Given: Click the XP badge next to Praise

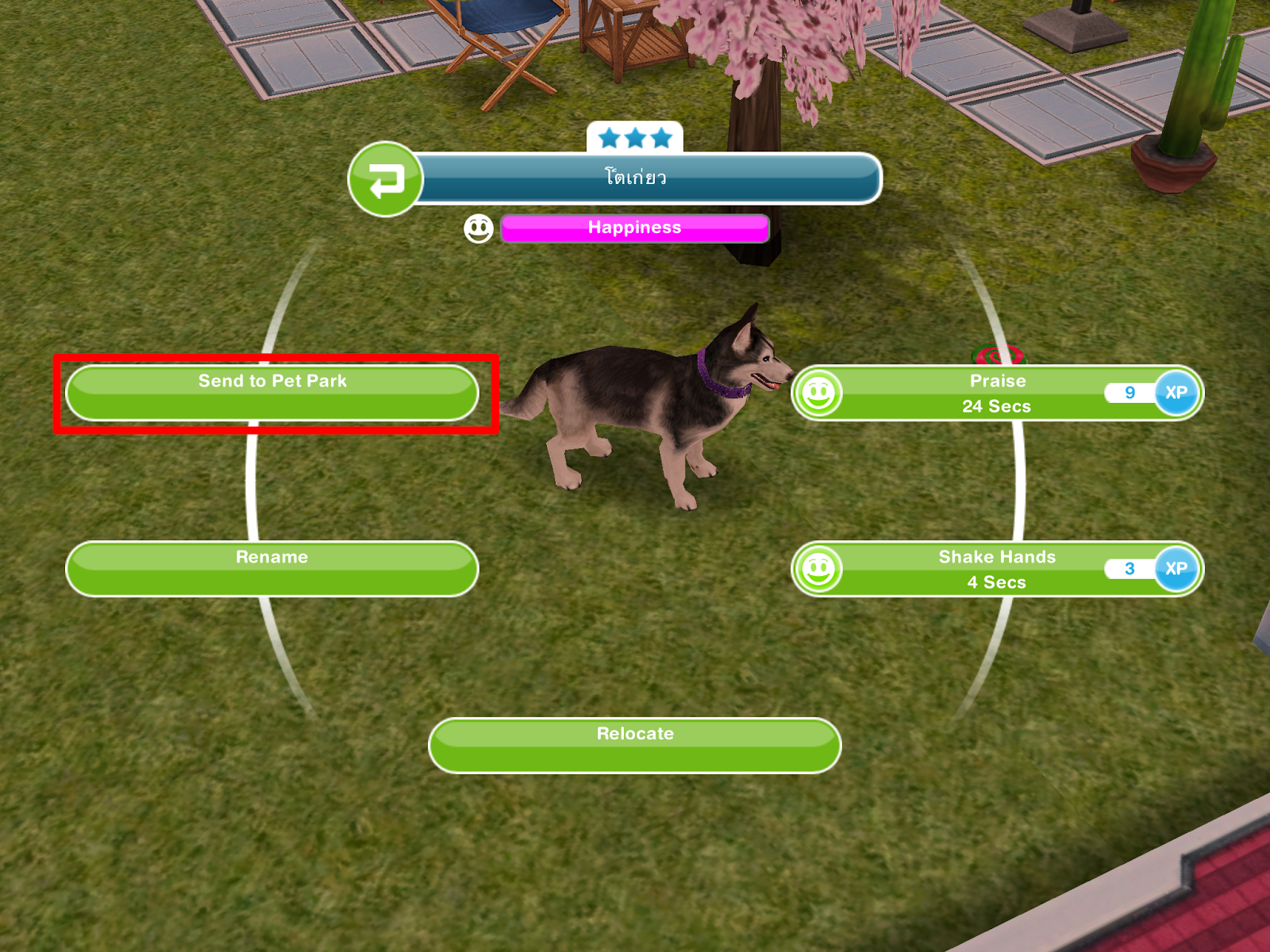Looking at the screenshot, I should tap(1178, 393).
